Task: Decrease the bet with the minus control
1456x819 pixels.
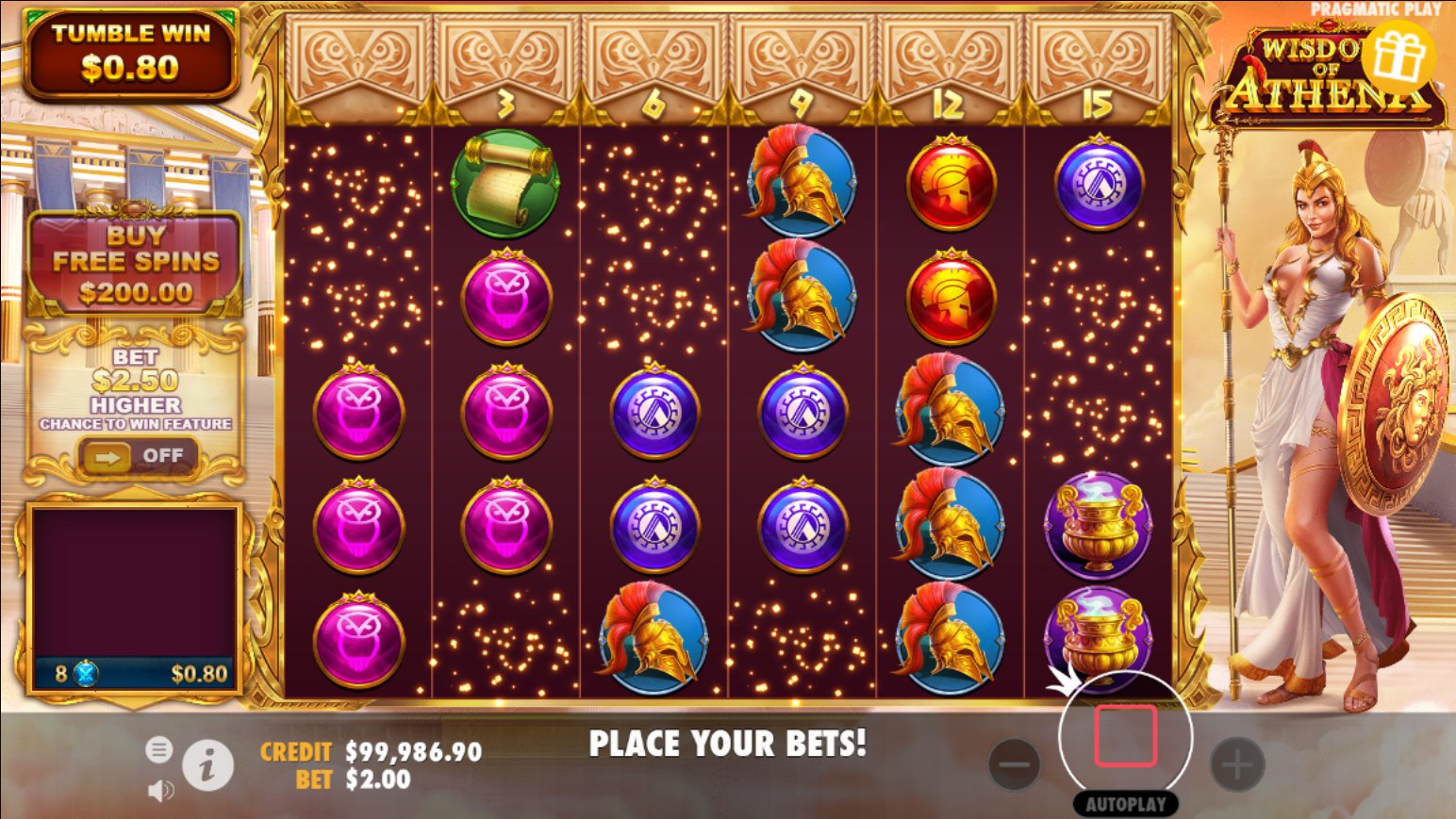Action: 1015,765
